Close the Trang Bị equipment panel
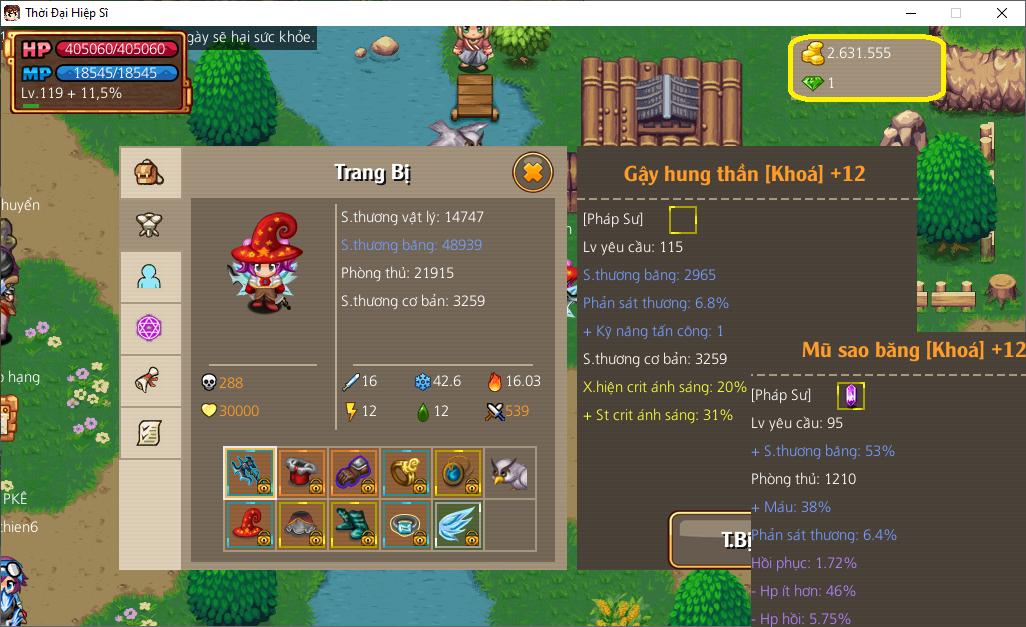The width and height of the screenshot is (1026, 627). click(x=532, y=173)
